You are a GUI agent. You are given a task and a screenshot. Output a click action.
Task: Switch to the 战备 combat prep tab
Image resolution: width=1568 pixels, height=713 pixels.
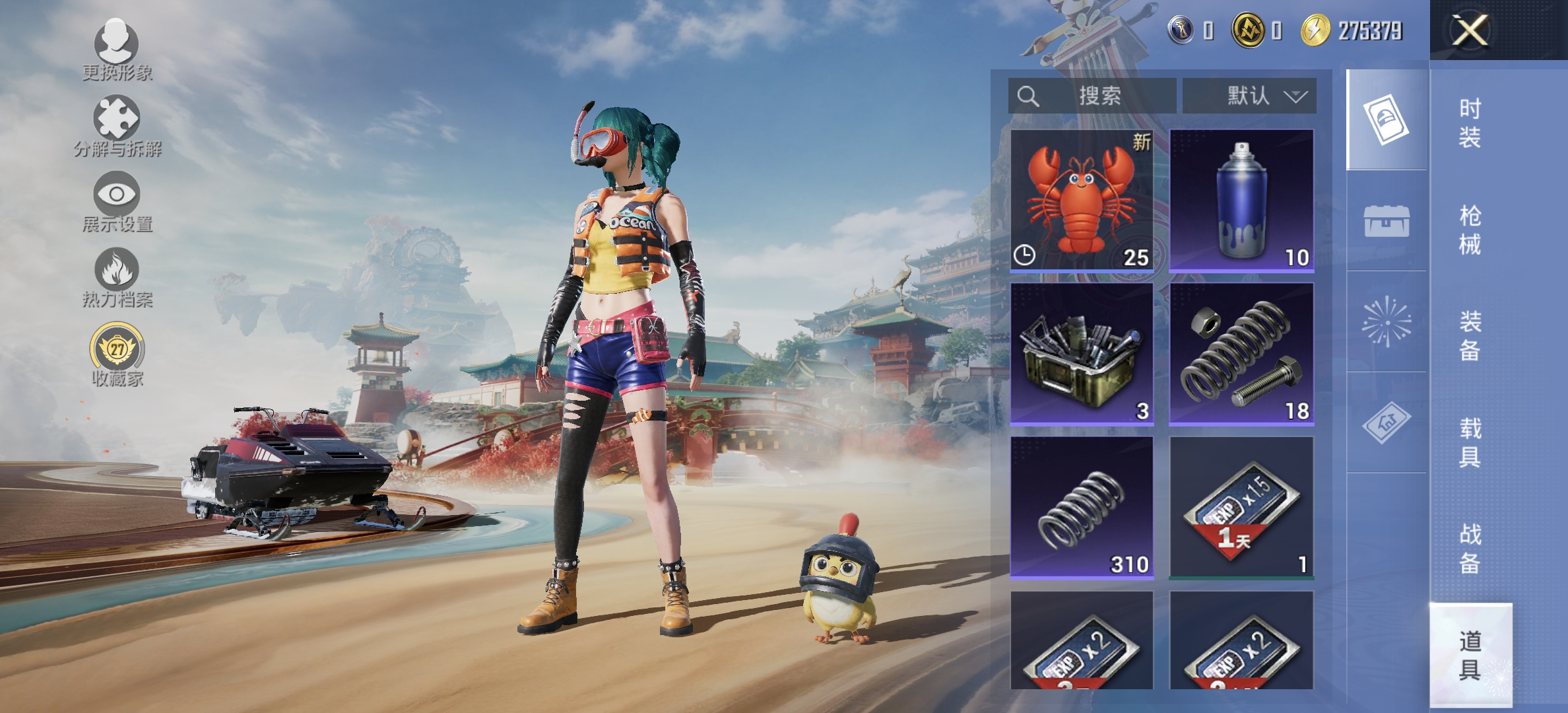coord(1470,549)
